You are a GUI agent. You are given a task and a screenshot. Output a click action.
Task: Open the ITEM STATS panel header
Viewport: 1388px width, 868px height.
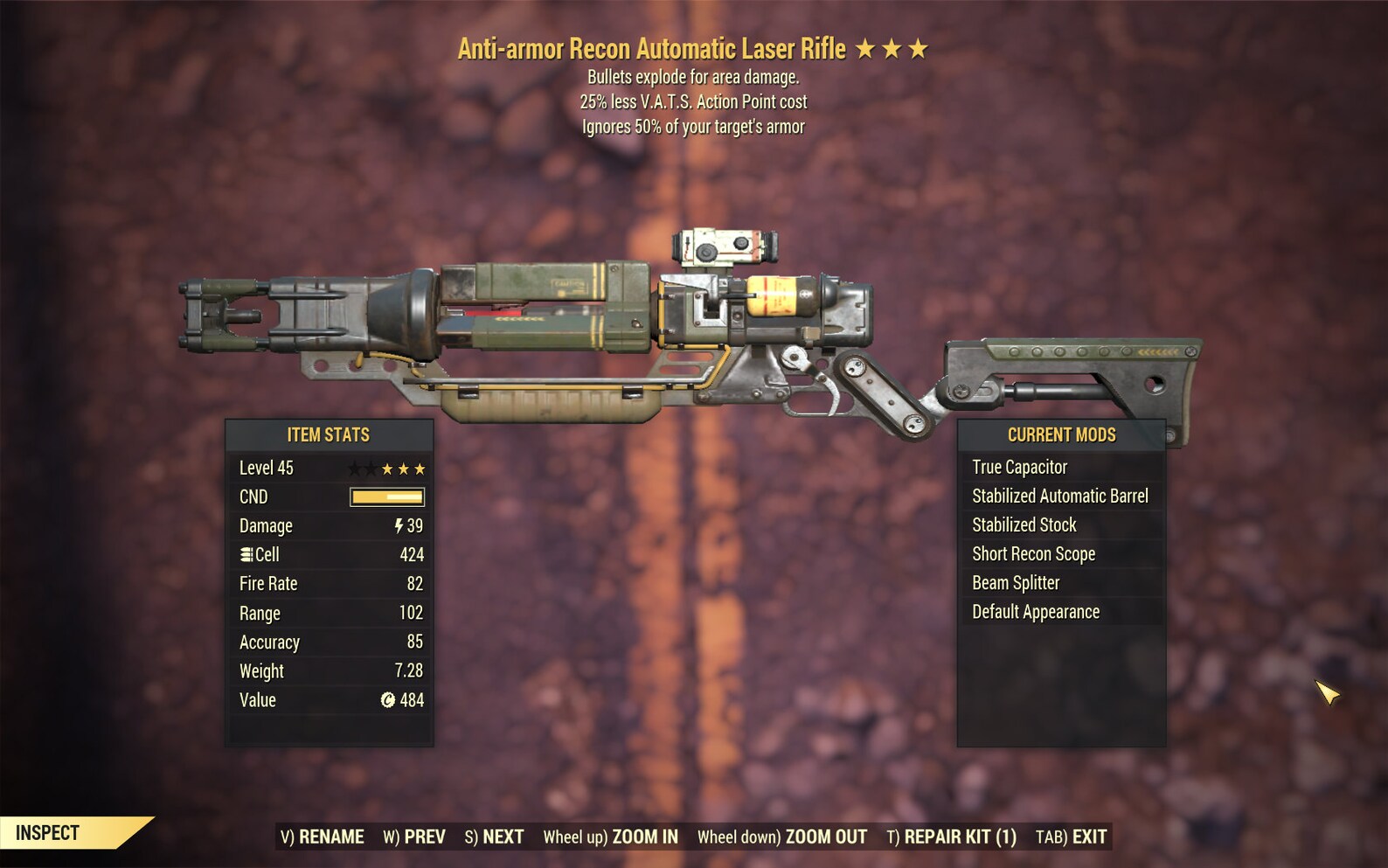coord(328,434)
